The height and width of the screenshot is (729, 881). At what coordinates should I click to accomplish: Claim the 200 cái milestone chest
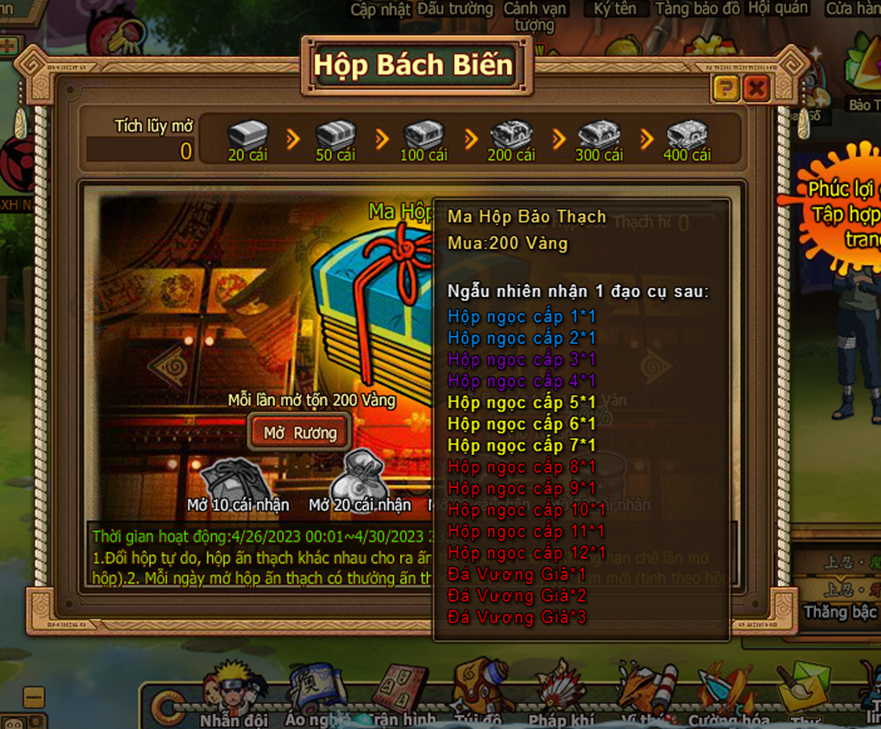511,136
